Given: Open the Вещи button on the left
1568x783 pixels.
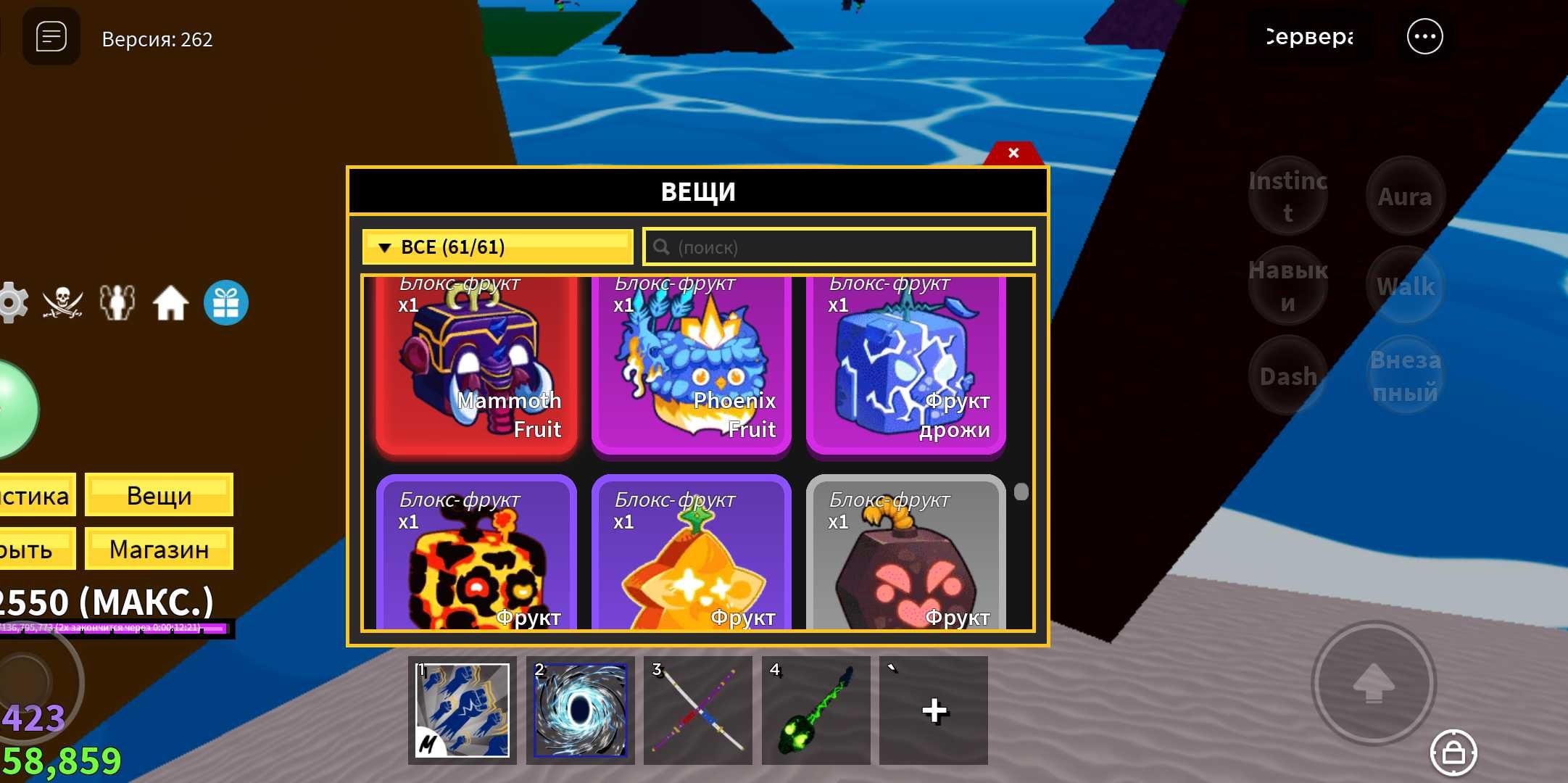Looking at the screenshot, I should 159,495.
